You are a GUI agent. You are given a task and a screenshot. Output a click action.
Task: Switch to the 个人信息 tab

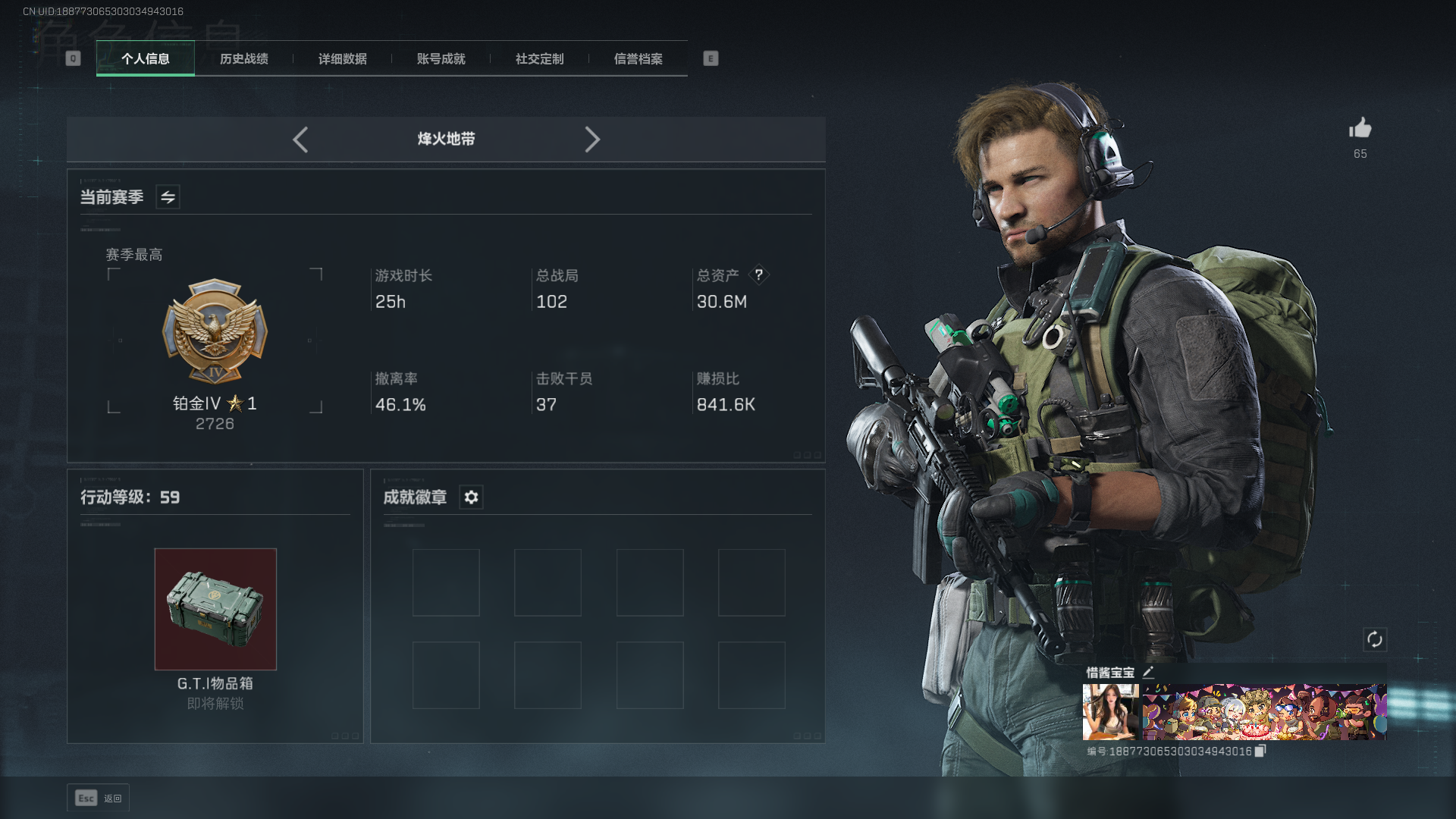point(145,59)
